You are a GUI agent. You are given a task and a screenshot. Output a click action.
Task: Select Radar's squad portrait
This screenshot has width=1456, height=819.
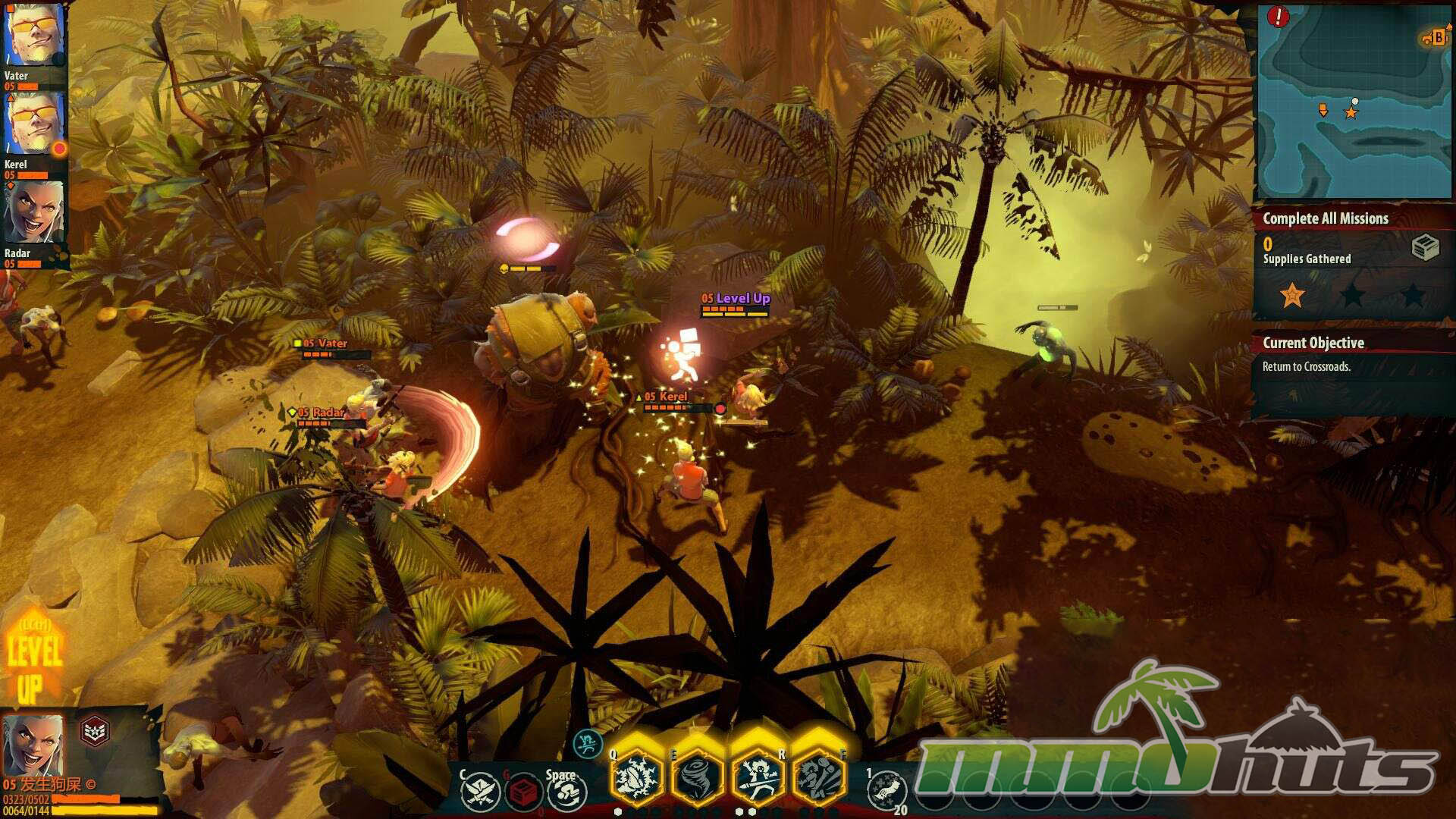point(34,212)
